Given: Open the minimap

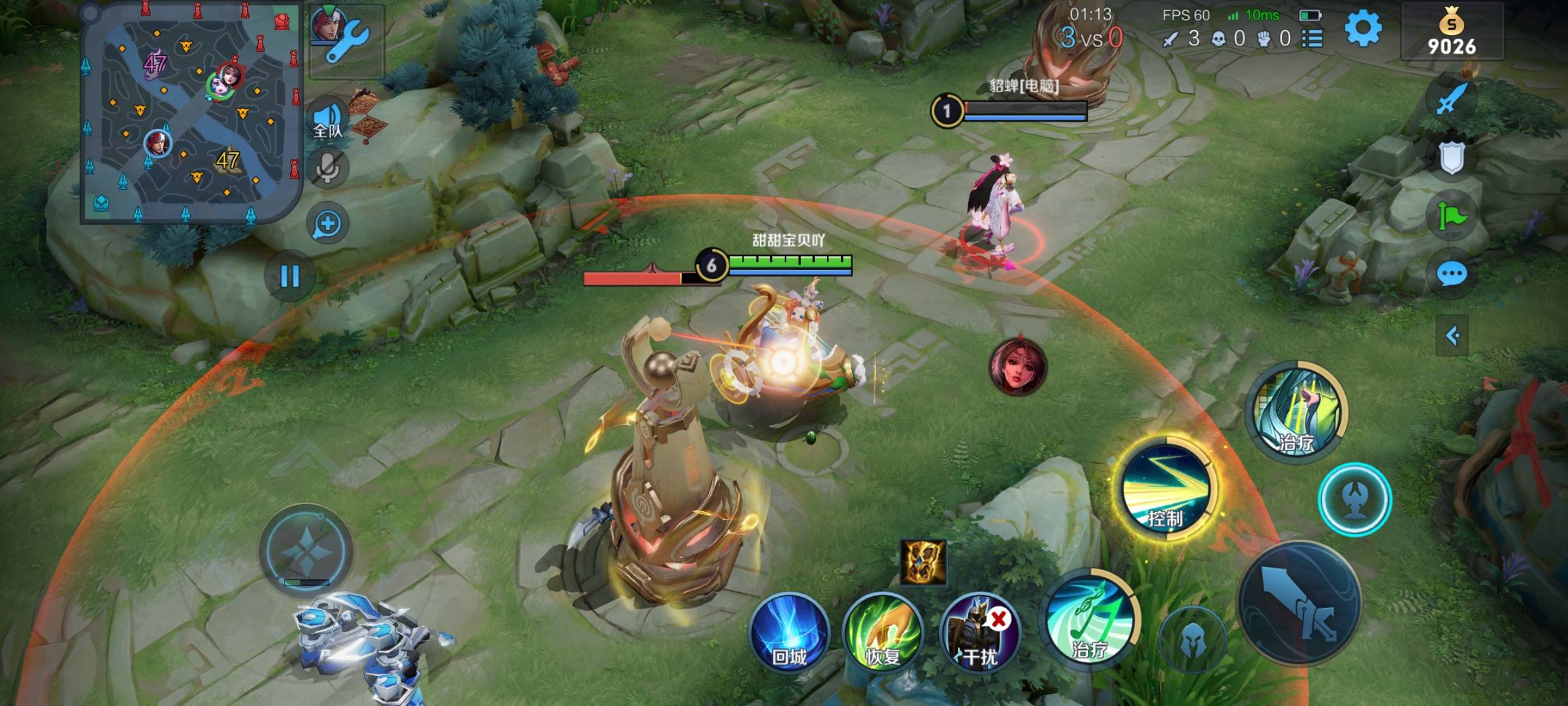Looking at the screenshot, I should 191,112.
